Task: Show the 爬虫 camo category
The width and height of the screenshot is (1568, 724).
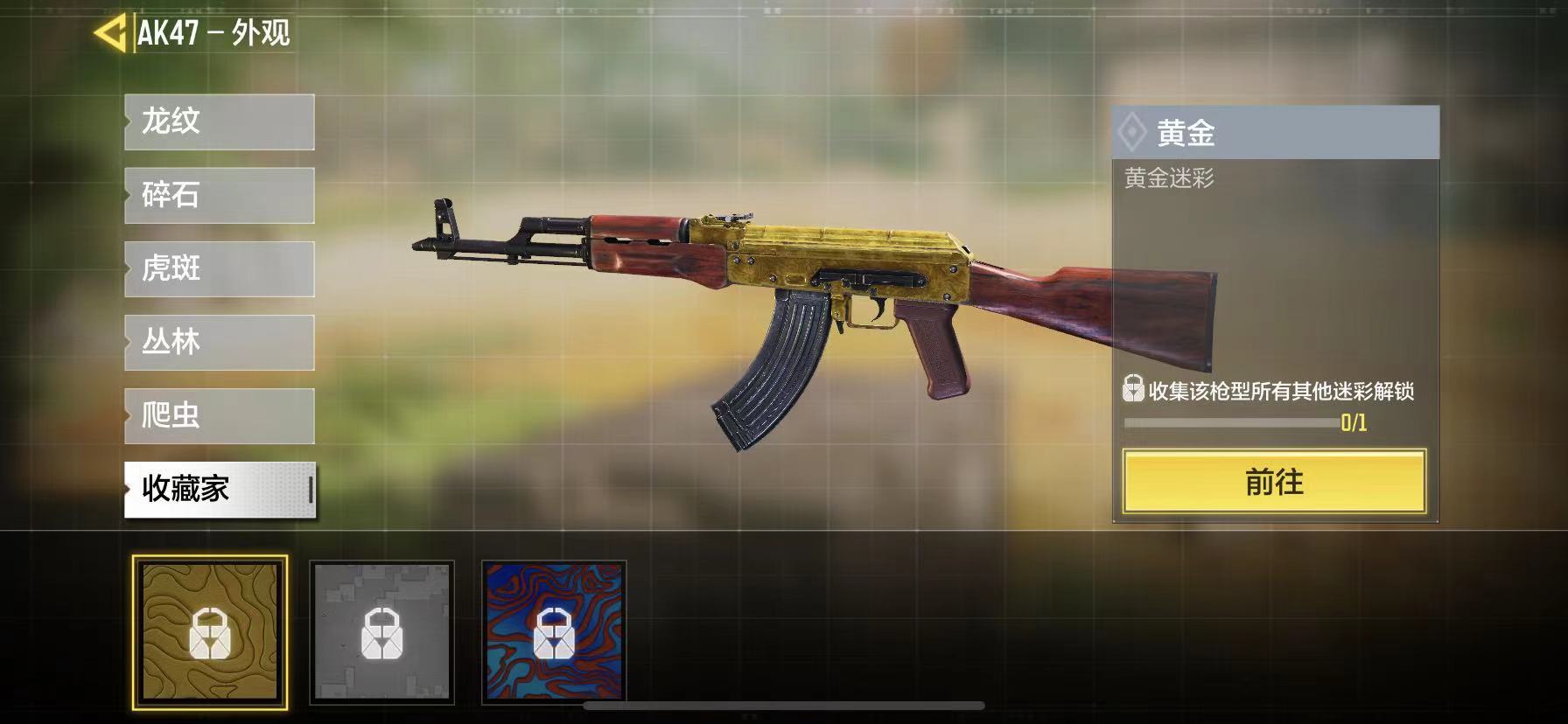Action: point(220,415)
